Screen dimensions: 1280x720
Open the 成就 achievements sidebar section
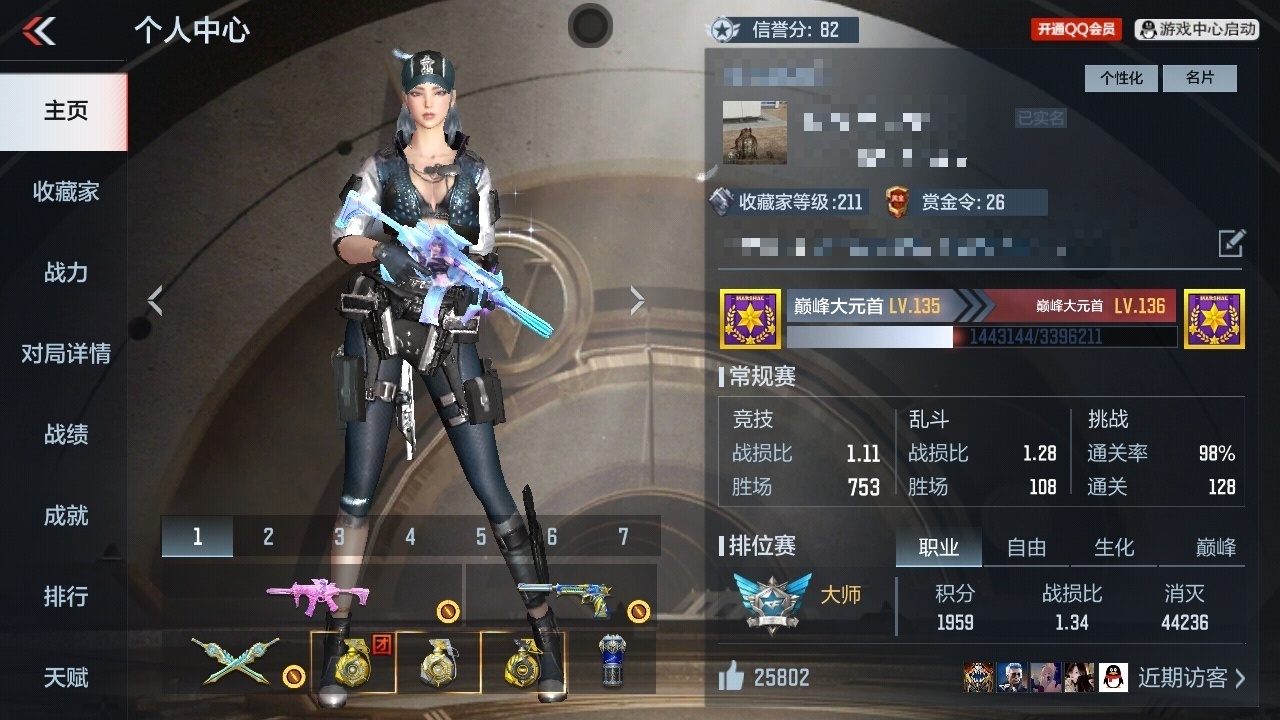pos(64,516)
